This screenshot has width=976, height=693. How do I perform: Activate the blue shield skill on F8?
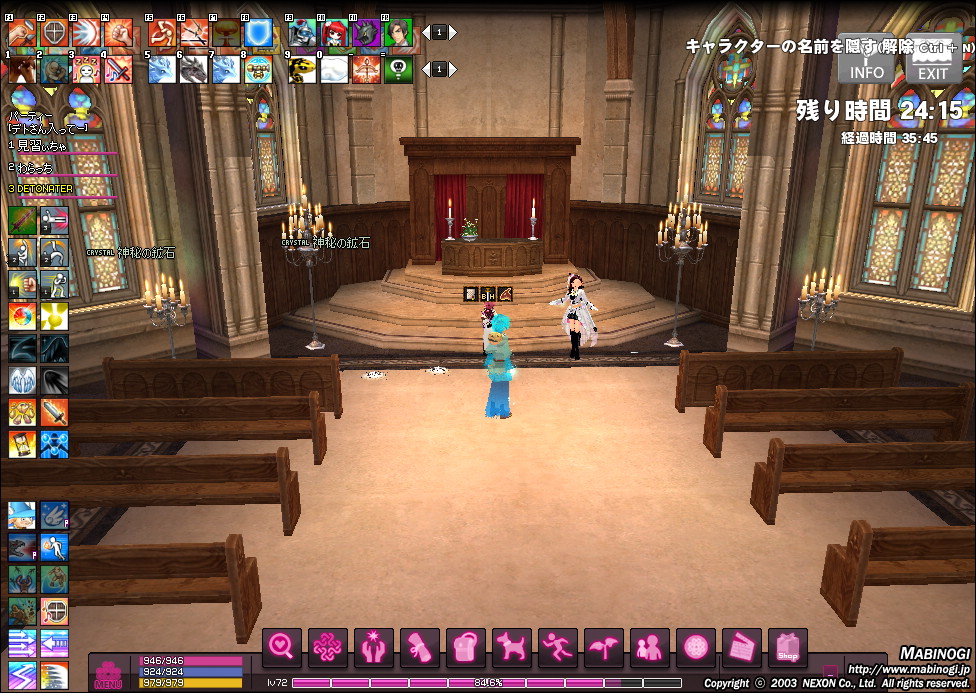point(259,33)
